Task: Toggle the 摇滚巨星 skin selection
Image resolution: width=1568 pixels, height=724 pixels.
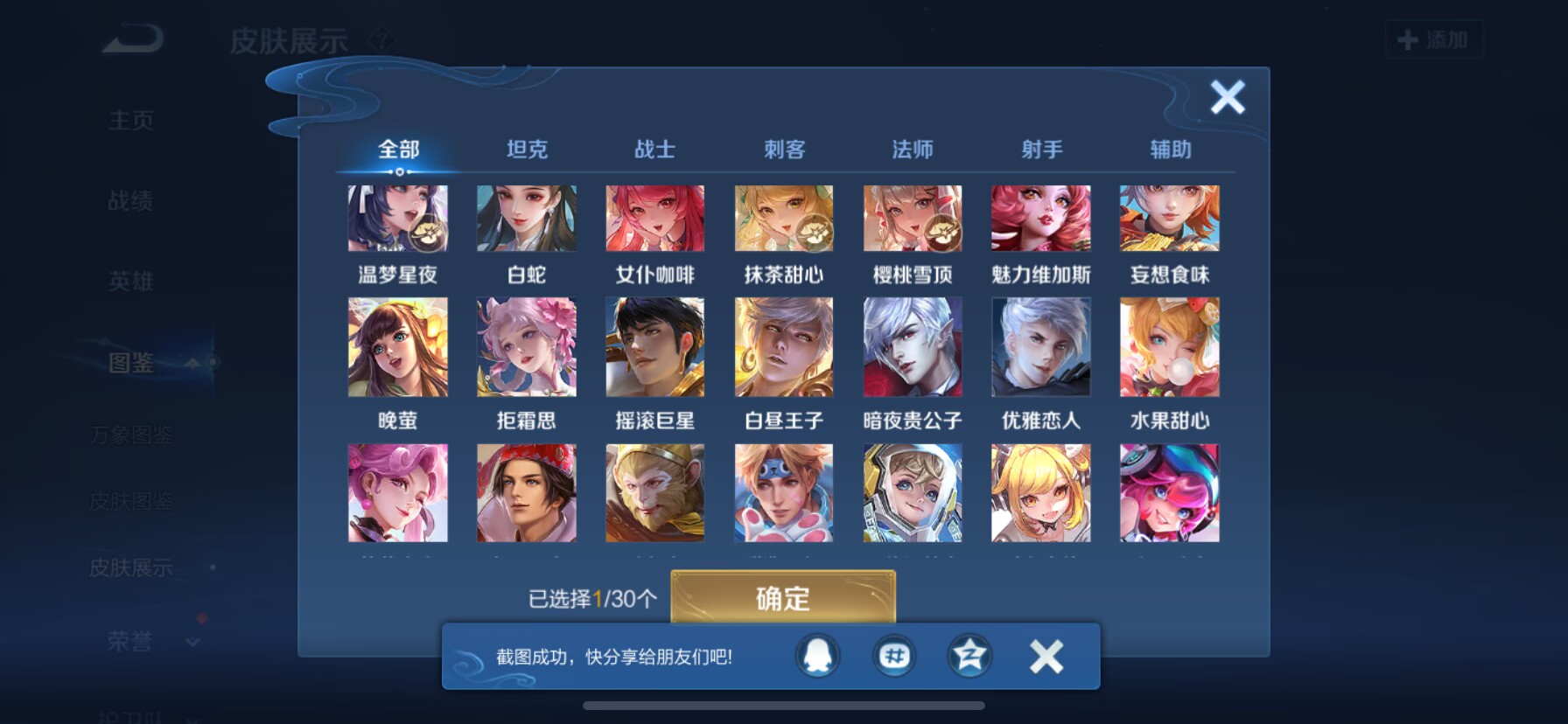Action: coord(654,347)
